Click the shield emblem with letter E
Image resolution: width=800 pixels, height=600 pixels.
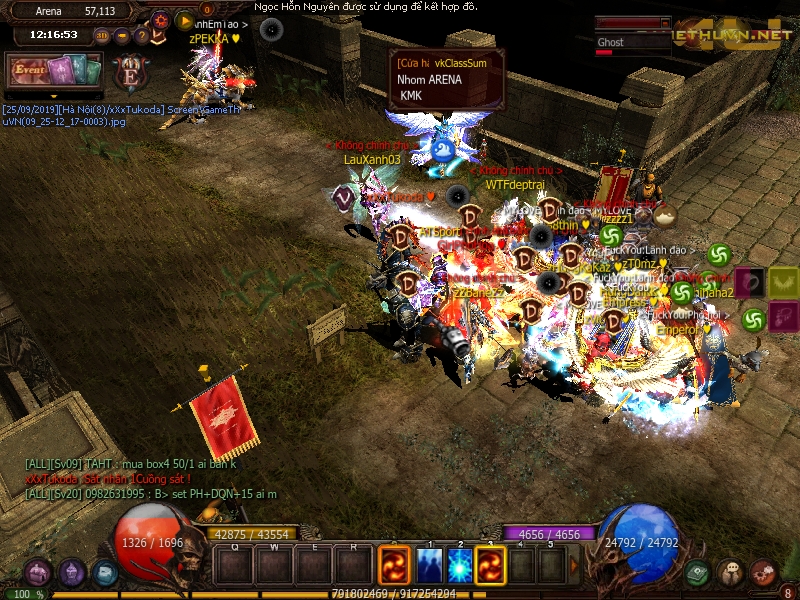click(130, 75)
